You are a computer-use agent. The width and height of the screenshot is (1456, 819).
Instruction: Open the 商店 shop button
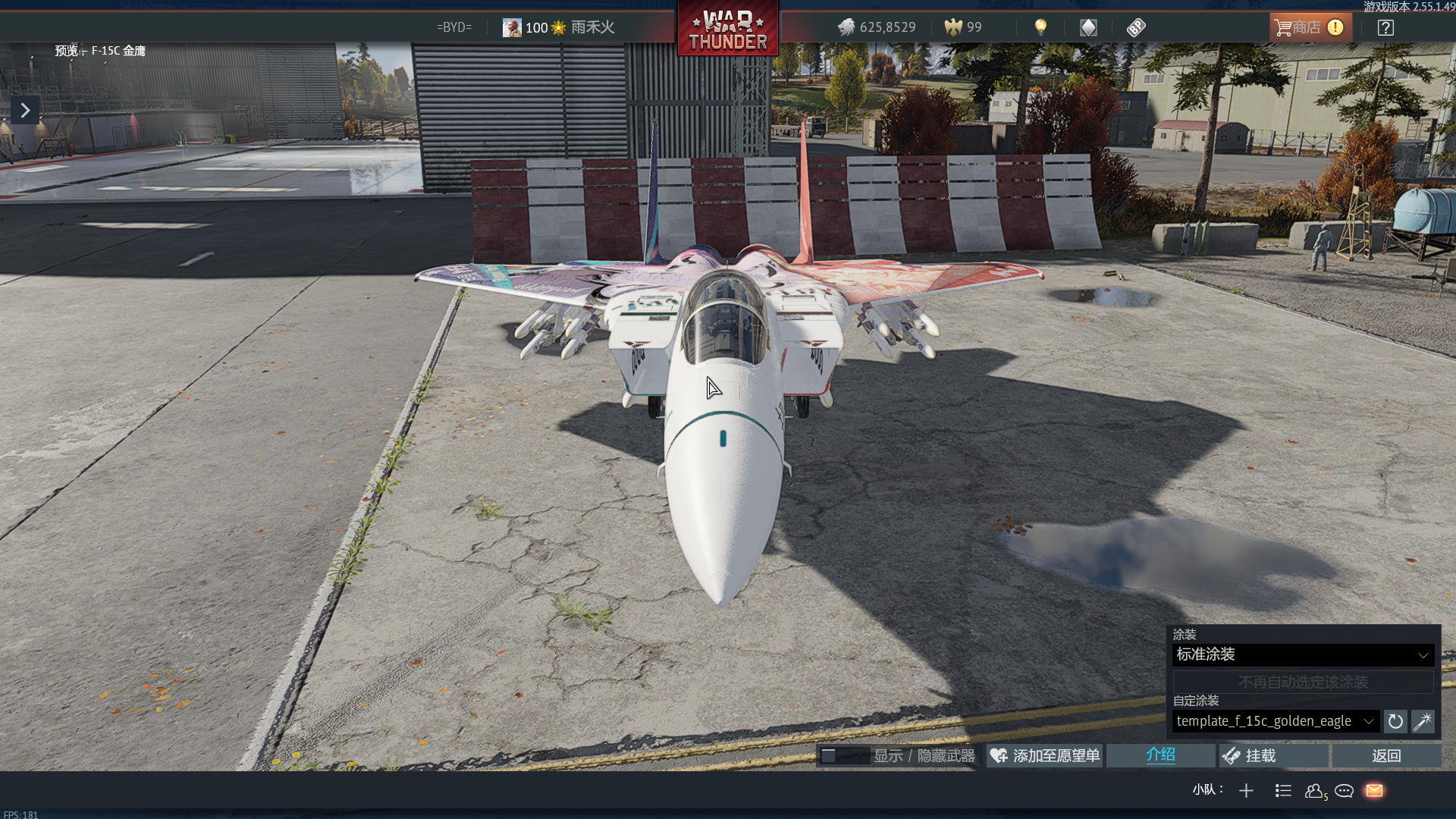click(x=1309, y=28)
